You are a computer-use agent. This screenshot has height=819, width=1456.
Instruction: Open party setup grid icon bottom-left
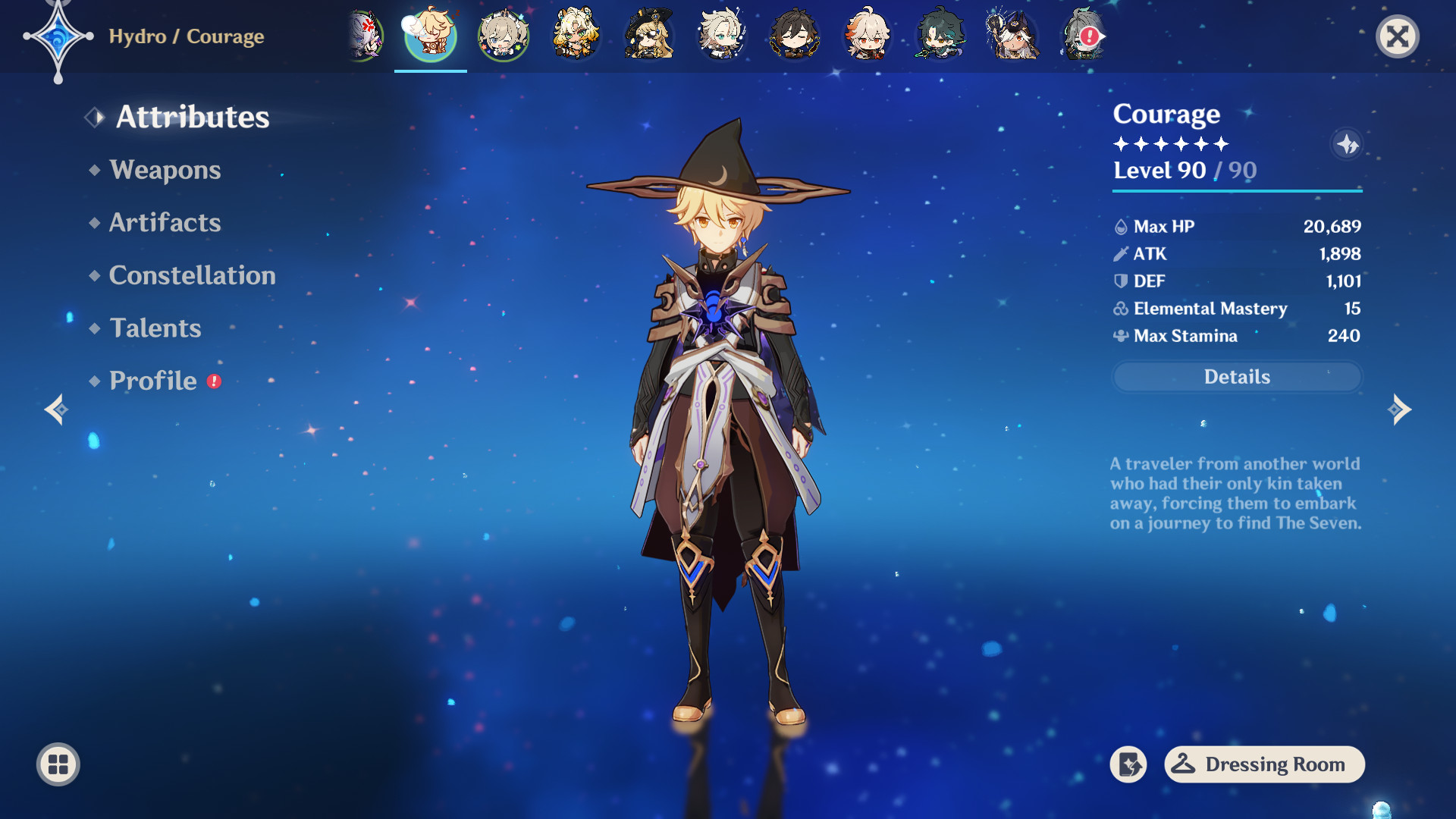pyautogui.click(x=58, y=764)
